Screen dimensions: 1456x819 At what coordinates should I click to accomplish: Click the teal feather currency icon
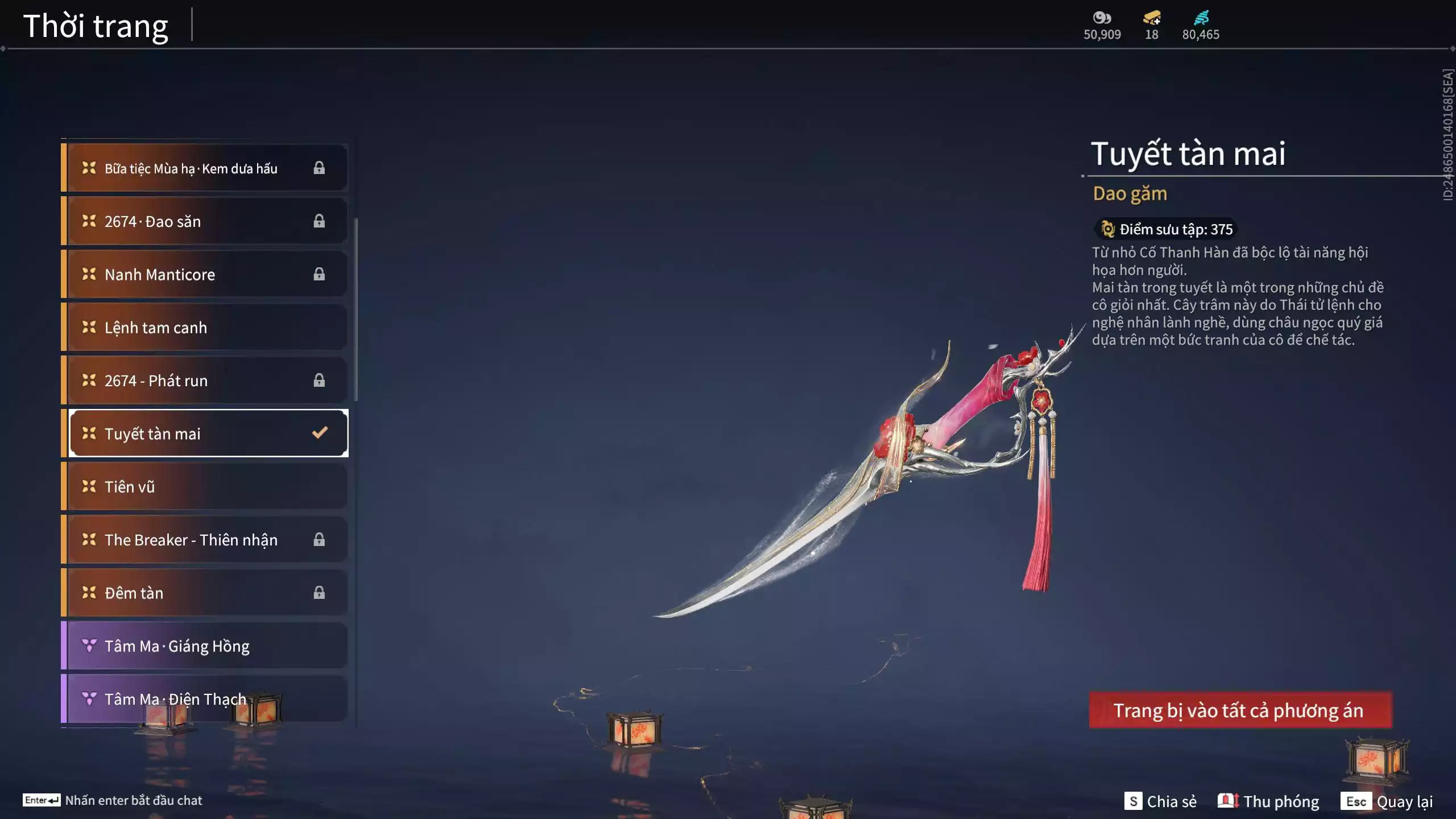tap(1201, 18)
